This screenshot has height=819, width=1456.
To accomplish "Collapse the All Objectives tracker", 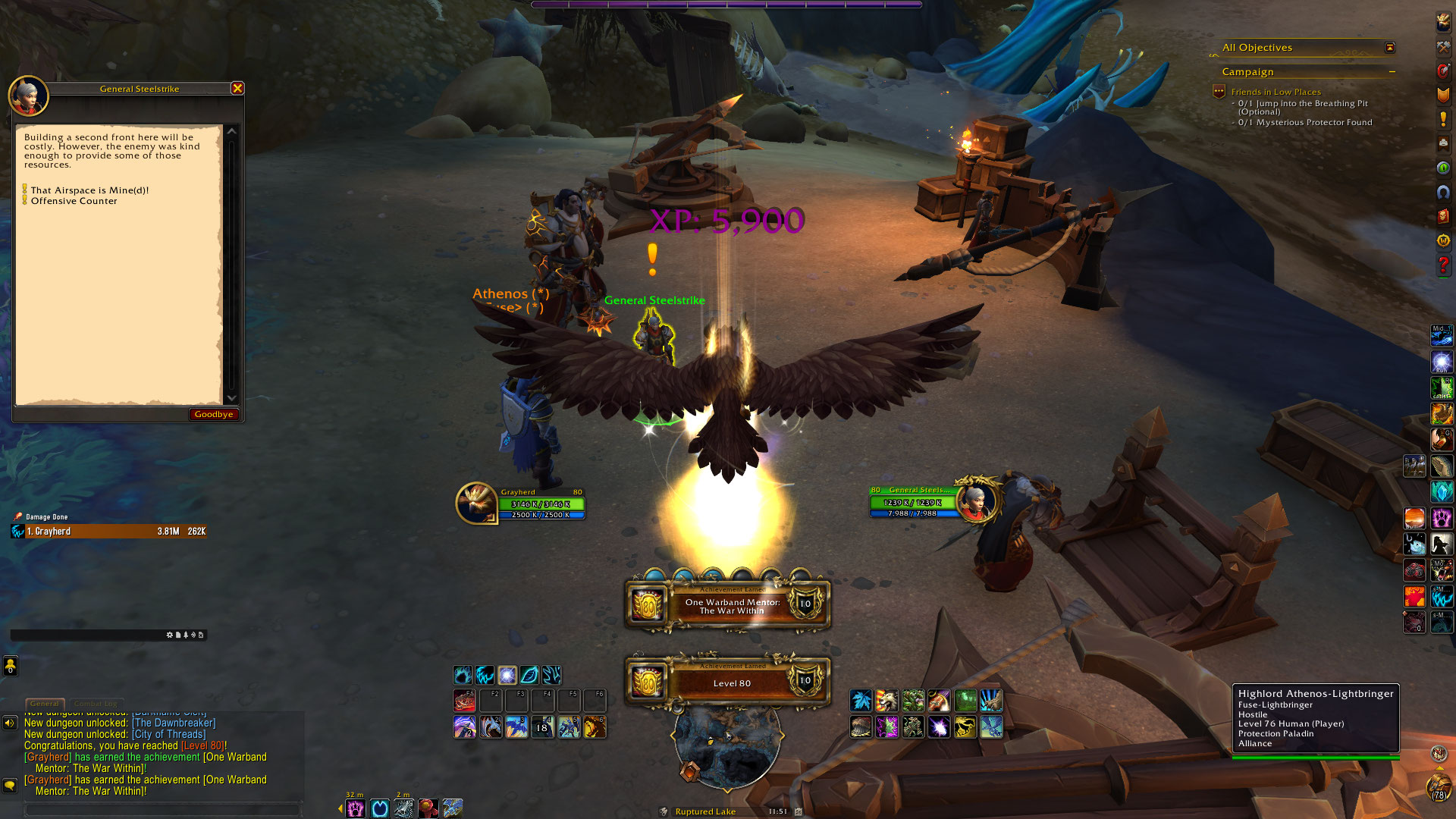I will point(1390,48).
